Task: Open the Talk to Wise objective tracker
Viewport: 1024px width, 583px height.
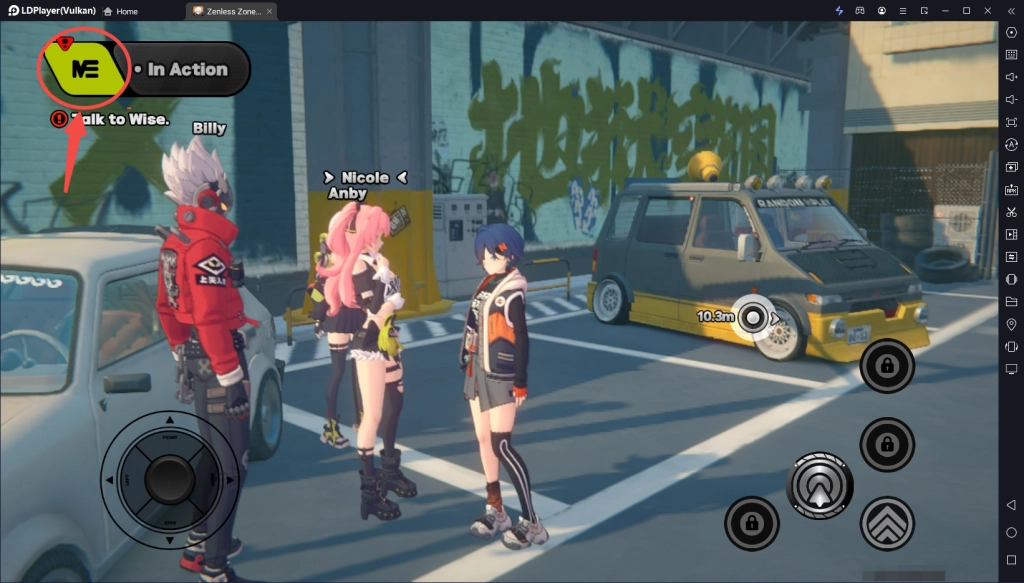Action: click(x=112, y=119)
